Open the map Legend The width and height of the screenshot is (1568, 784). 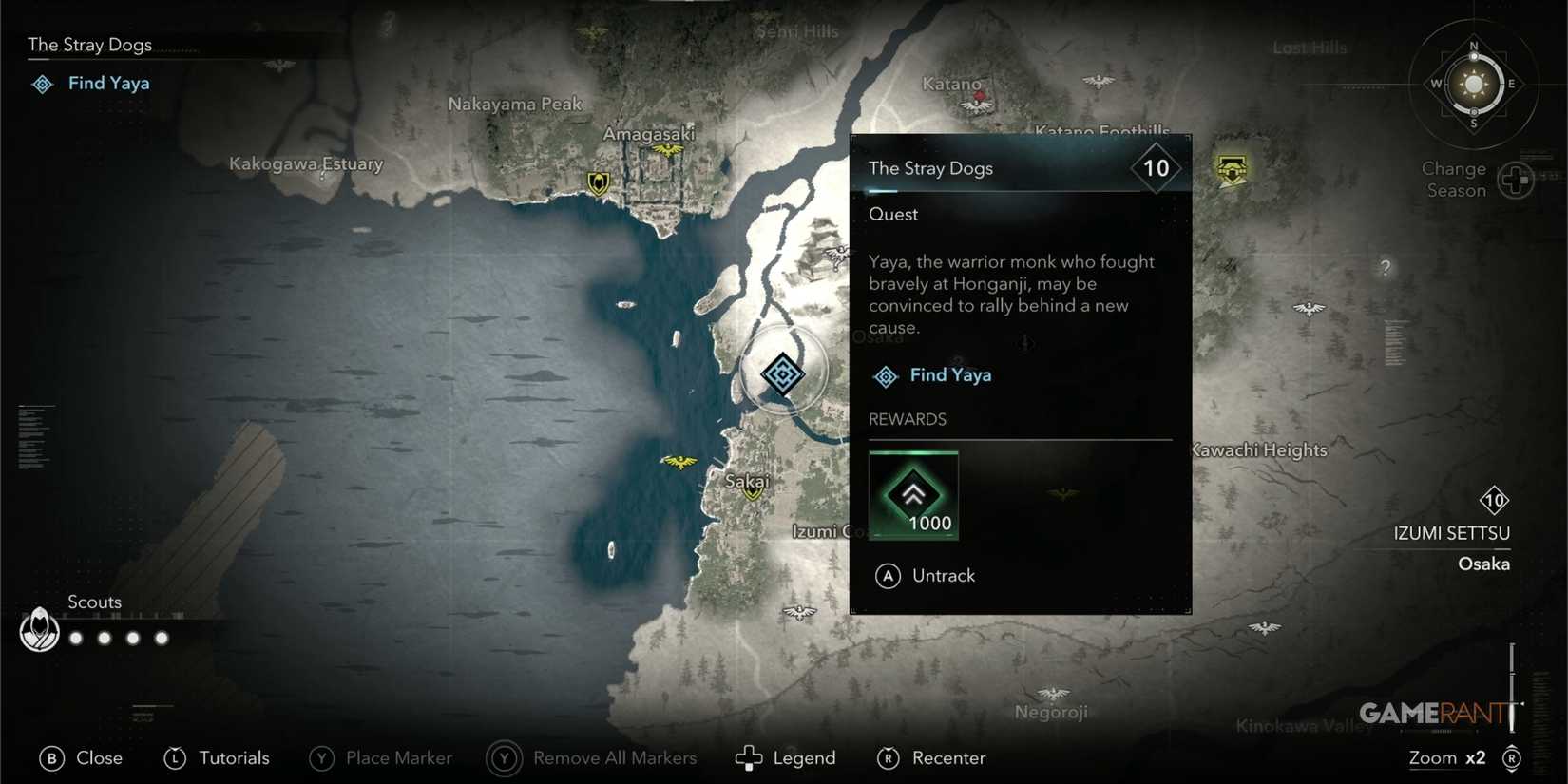point(785,757)
